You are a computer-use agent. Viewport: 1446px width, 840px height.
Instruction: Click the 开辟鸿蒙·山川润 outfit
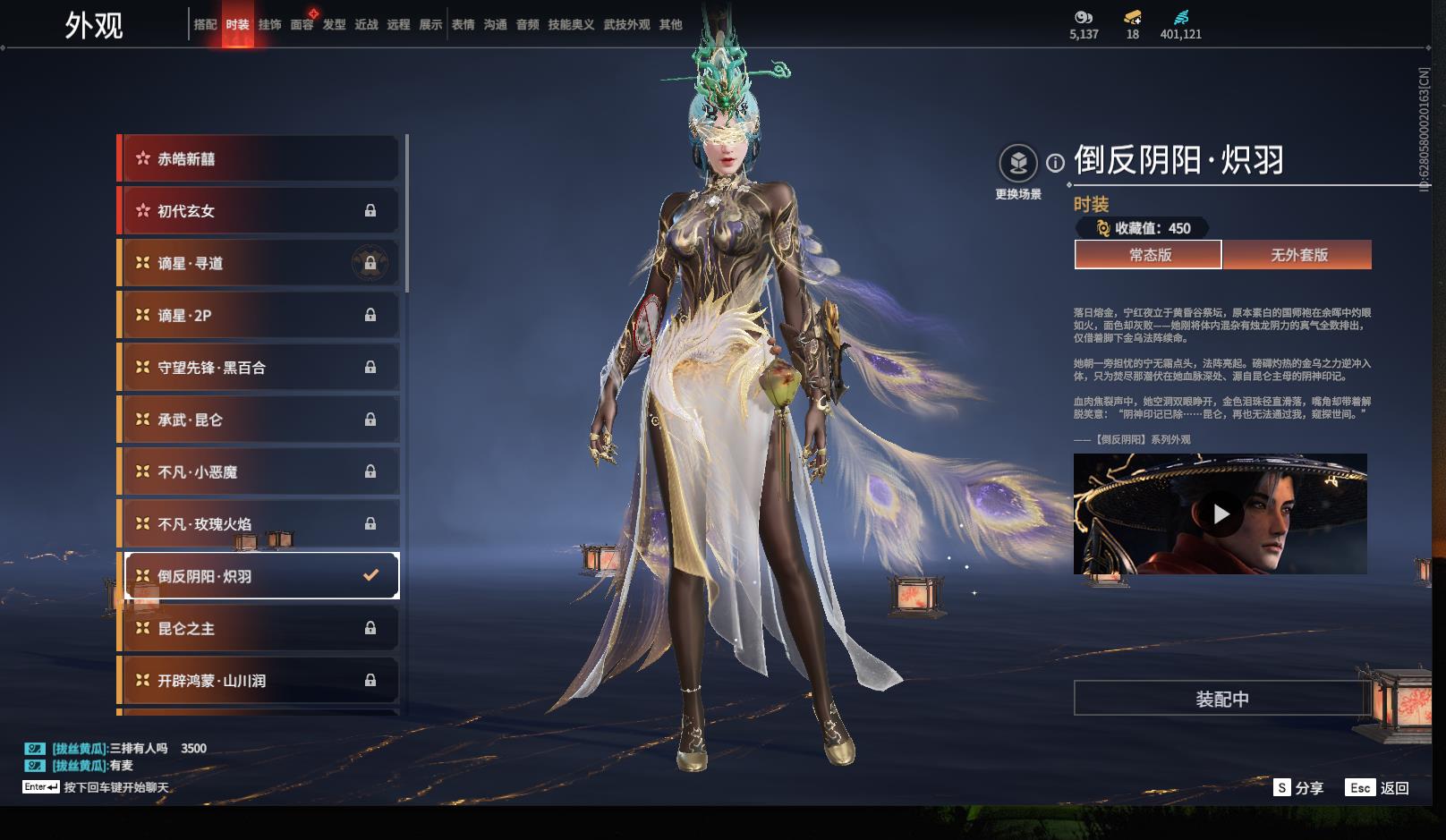click(x=259, y=681)
